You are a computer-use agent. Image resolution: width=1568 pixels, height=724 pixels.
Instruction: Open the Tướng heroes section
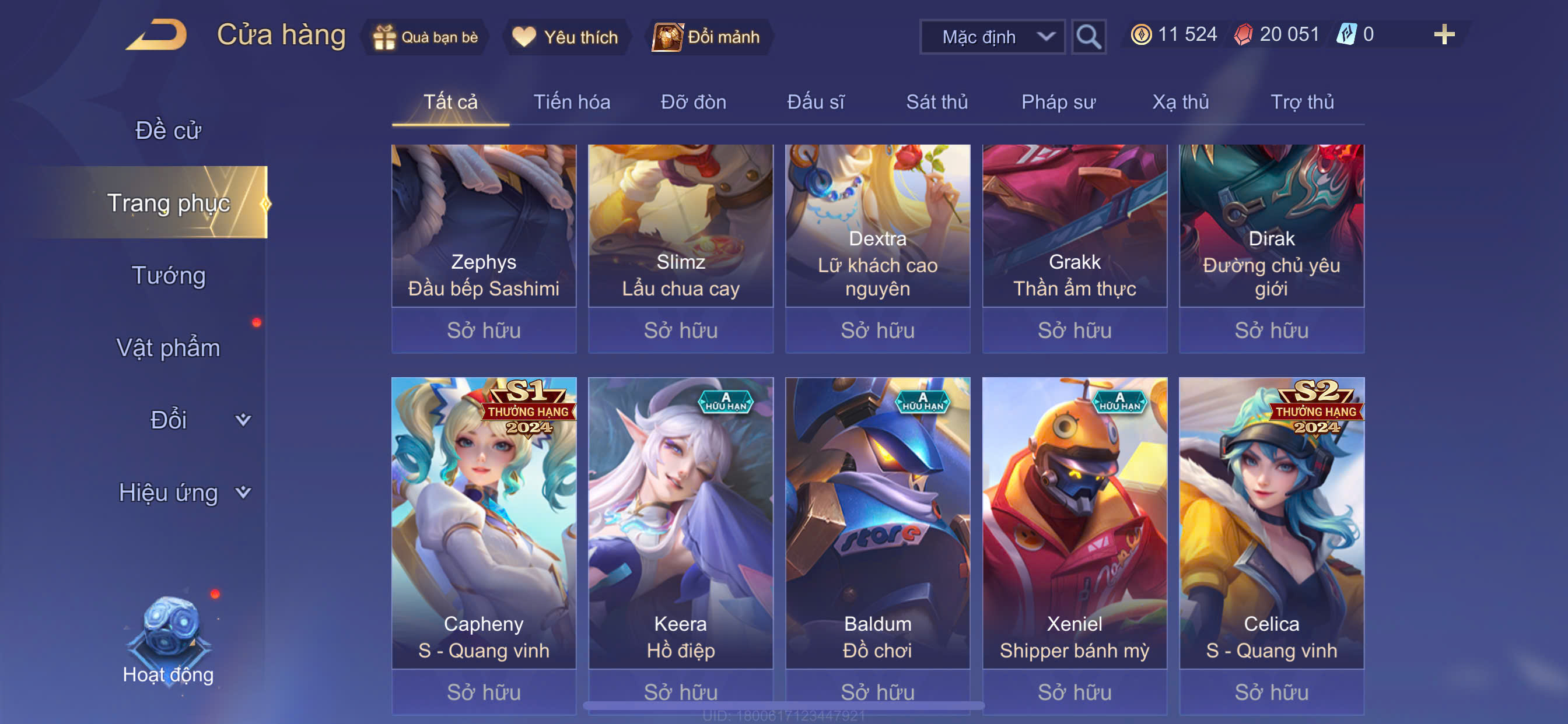click(169, 275)
